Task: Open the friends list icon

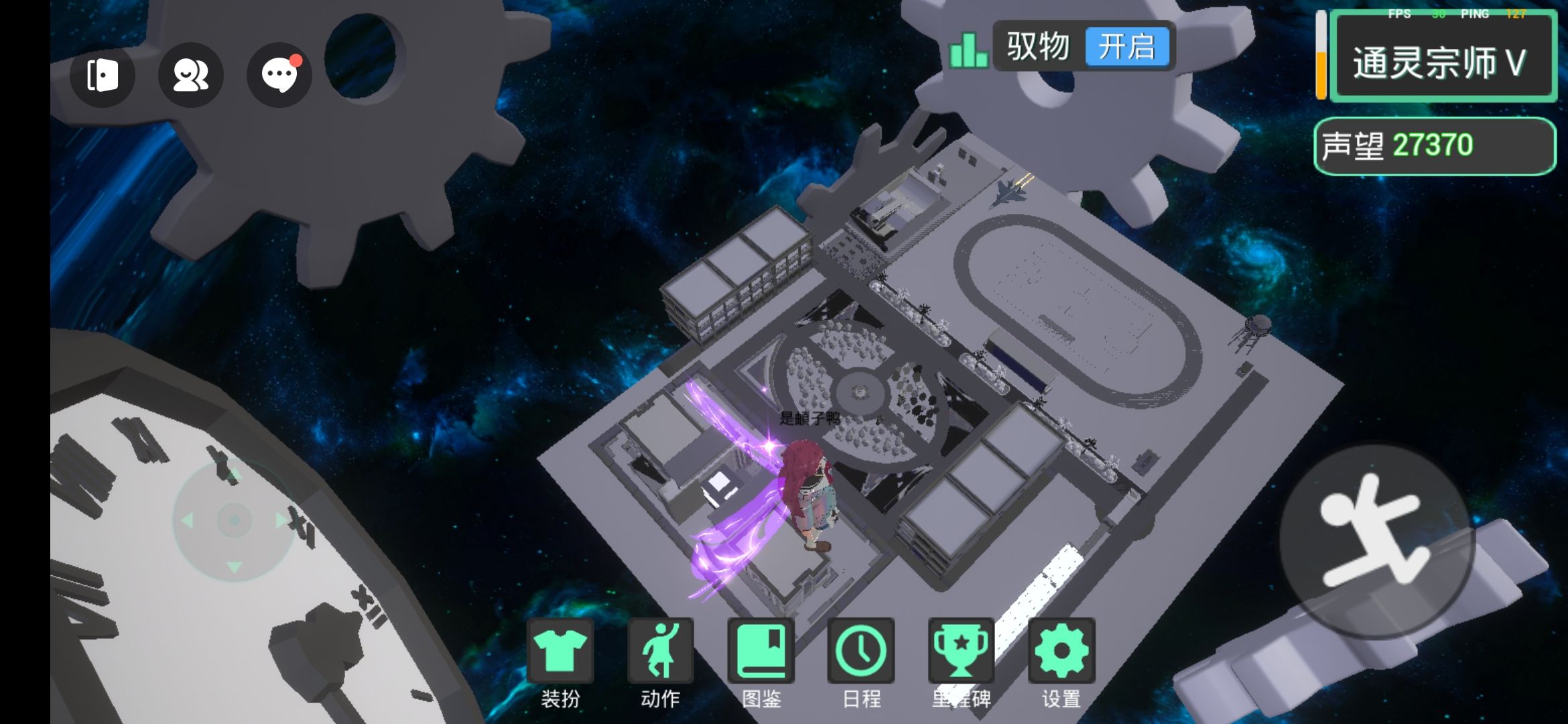Action: [190, 74]
